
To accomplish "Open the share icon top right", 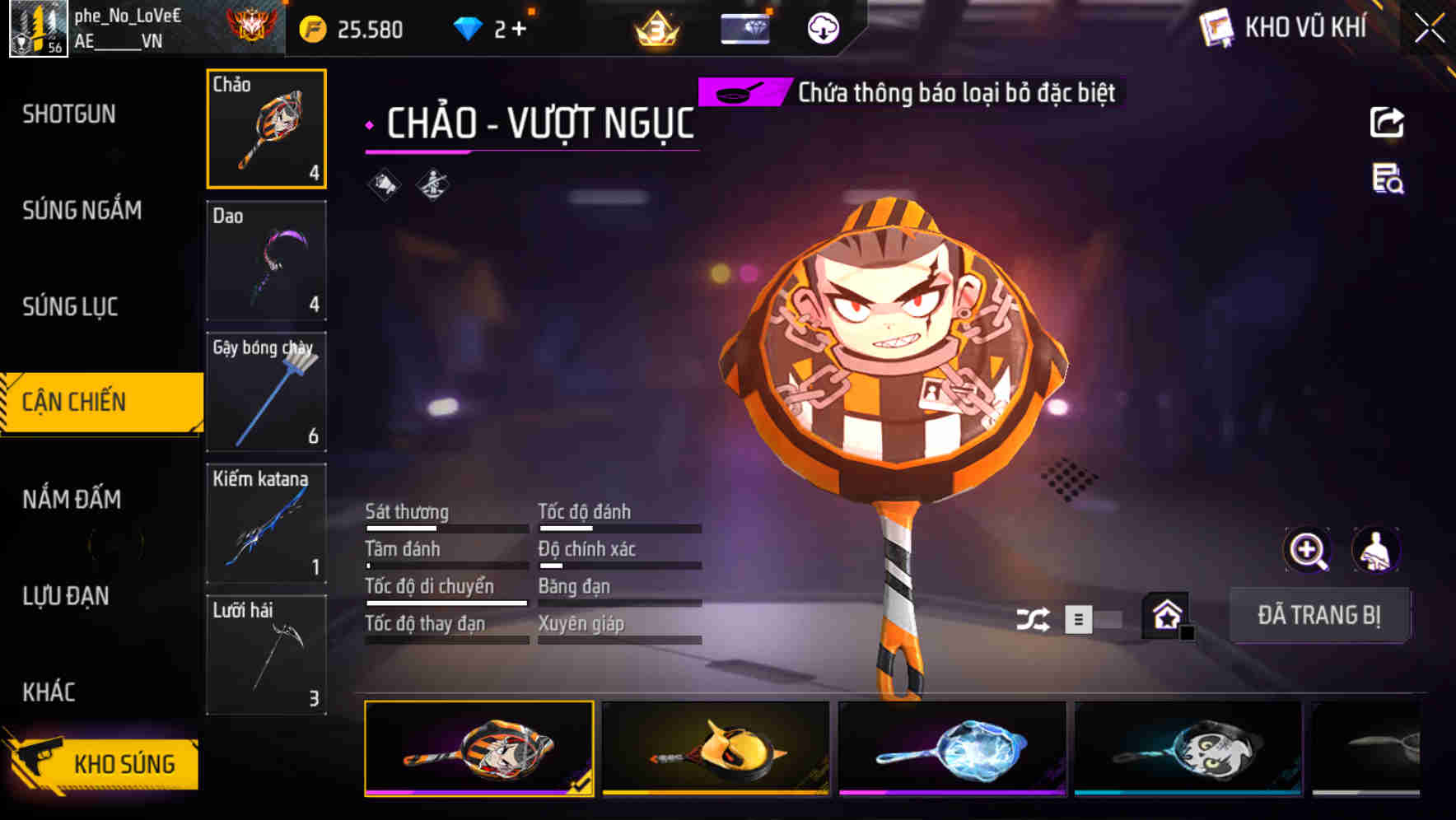I will point(1388,122).
